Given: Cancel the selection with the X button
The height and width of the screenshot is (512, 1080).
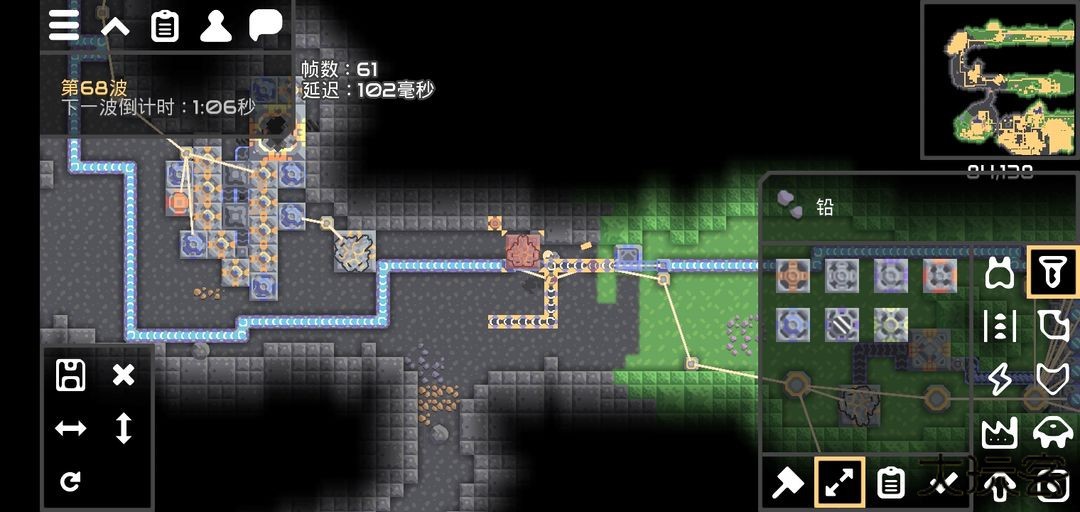Looking at the screenshot, I should (x=123, y=375).
